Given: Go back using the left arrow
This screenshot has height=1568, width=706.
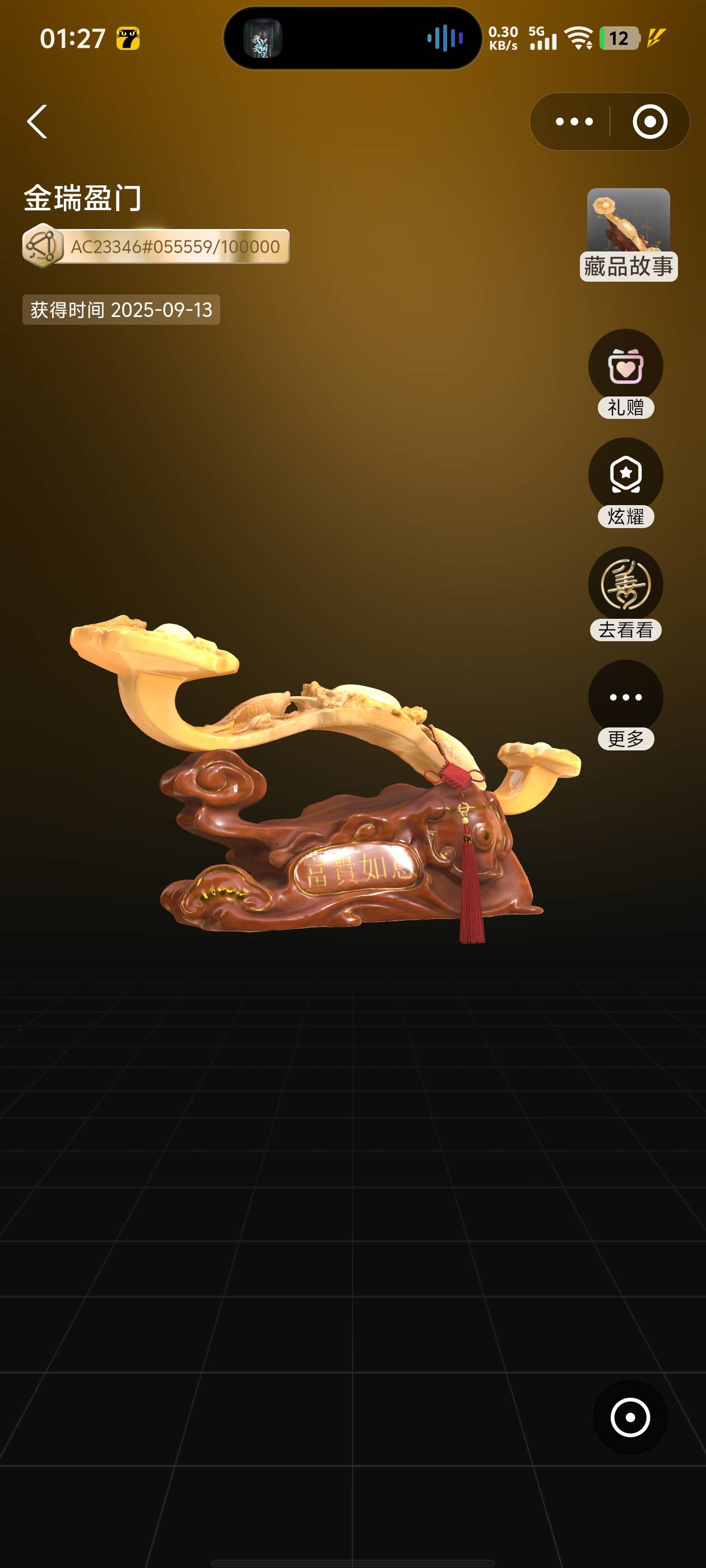Looking at the screenshot, I should (37, 122).
